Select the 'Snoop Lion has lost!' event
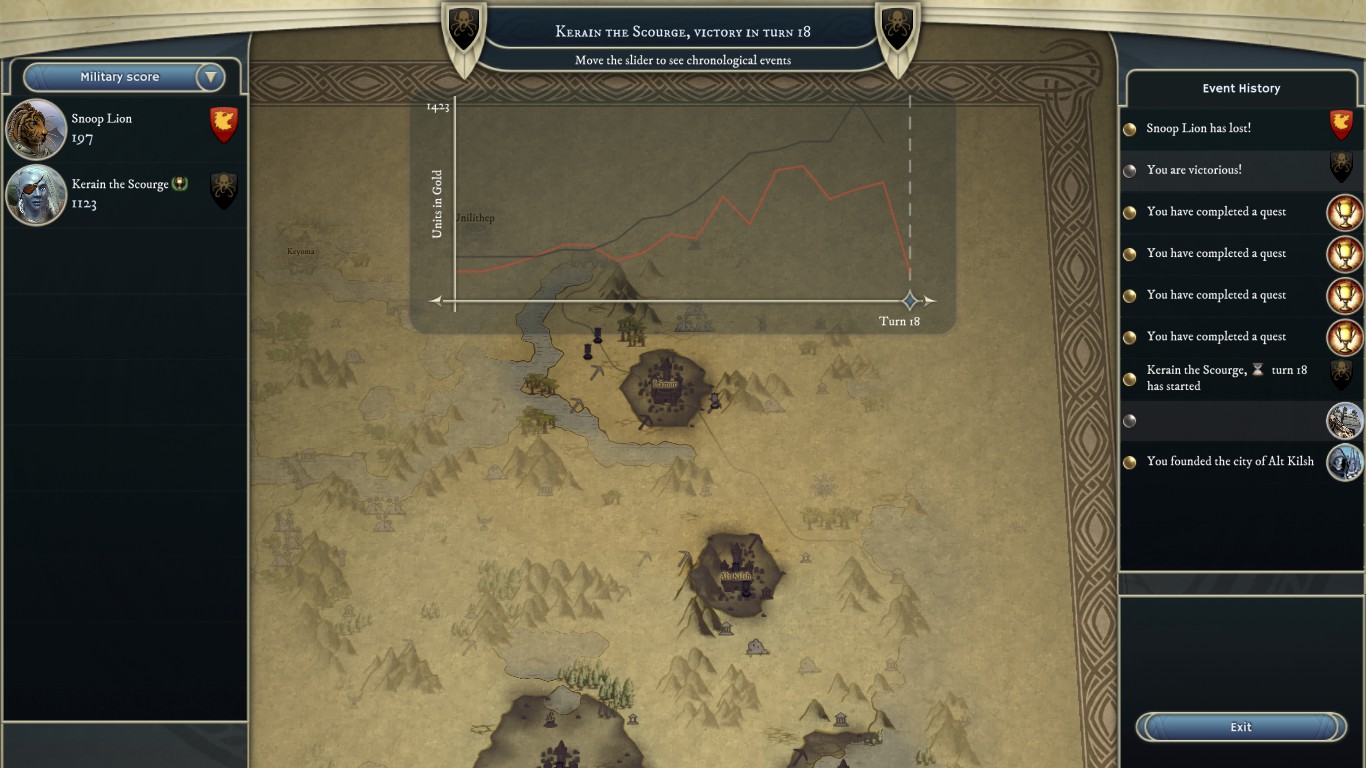This screenshot has height=768, width=1366. click(x=1198, y=129)
